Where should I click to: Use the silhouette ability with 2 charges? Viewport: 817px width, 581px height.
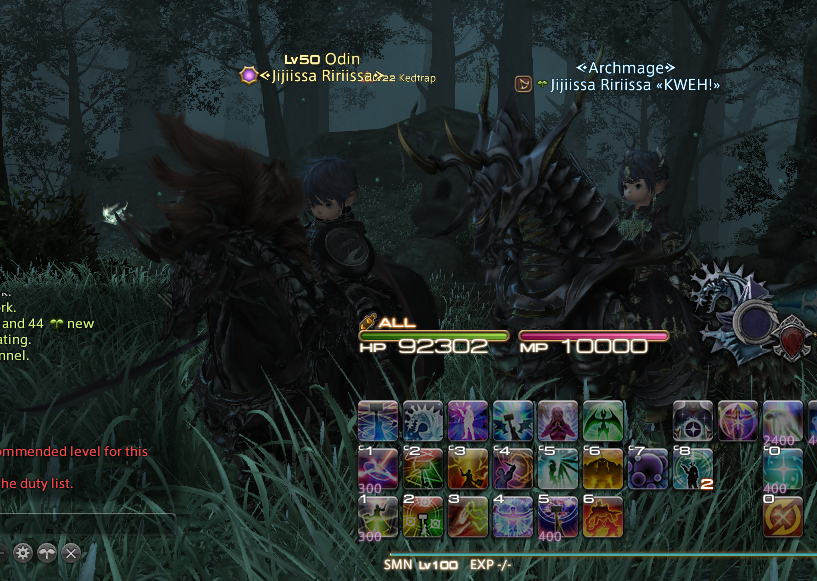693,468
